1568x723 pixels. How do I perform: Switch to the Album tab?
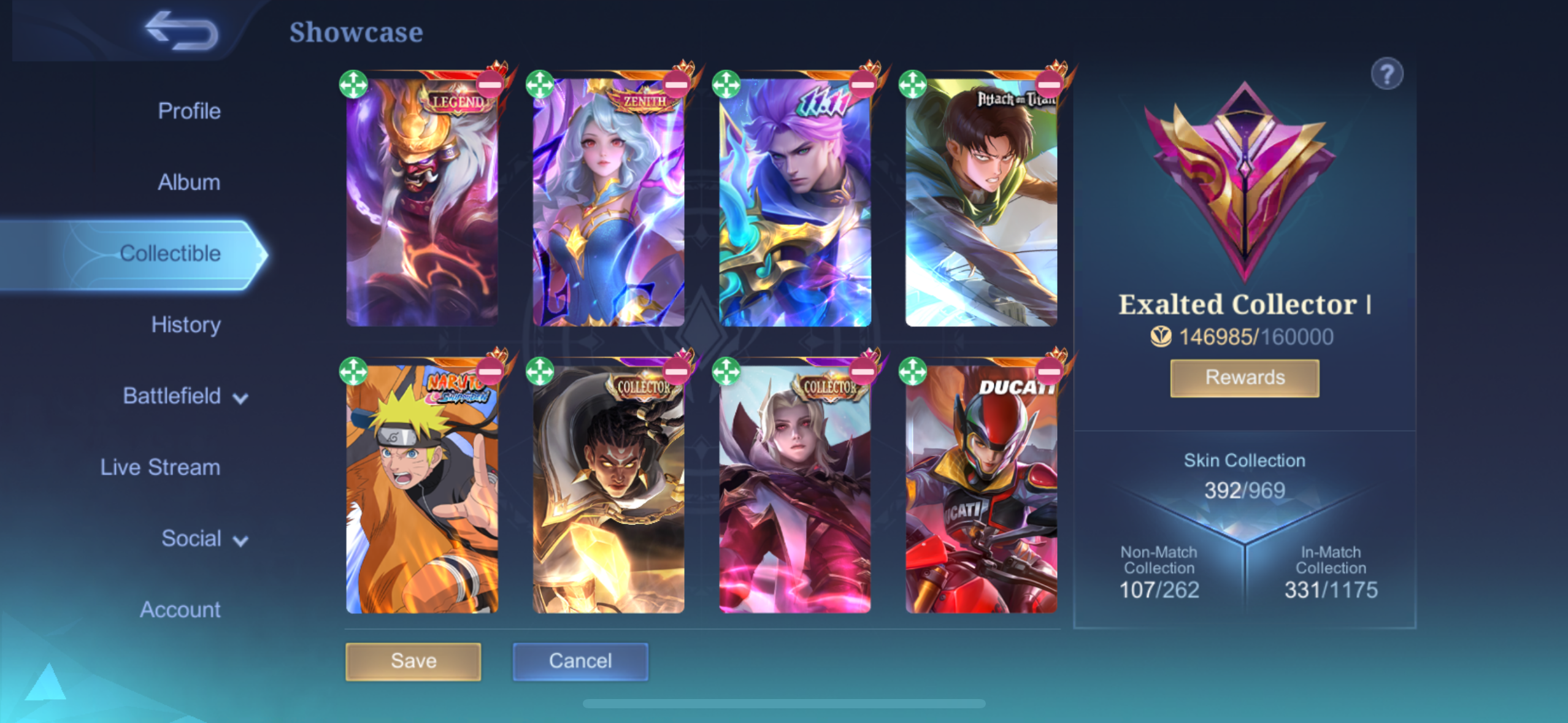[189, 182]
